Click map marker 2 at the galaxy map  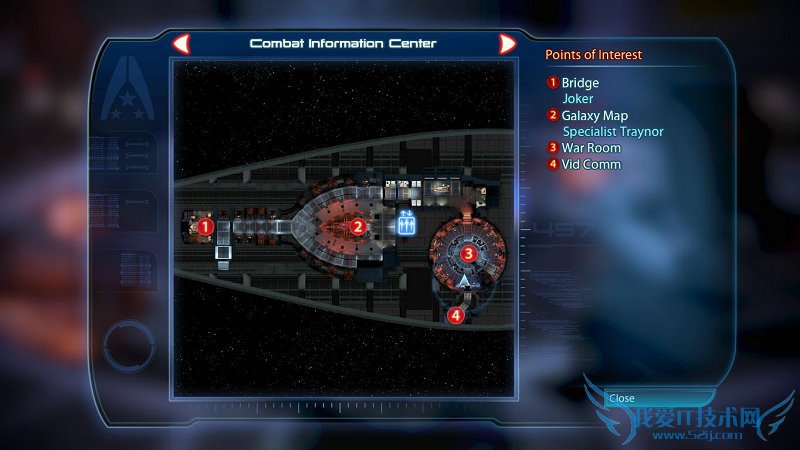357,226
